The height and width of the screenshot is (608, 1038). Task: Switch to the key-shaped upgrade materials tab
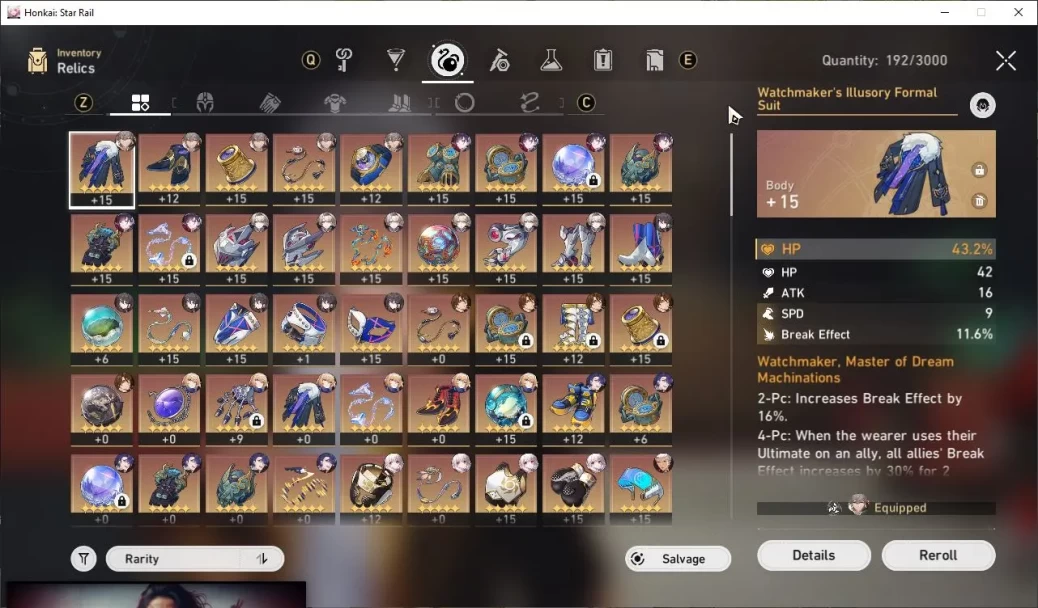coord(344,60)
